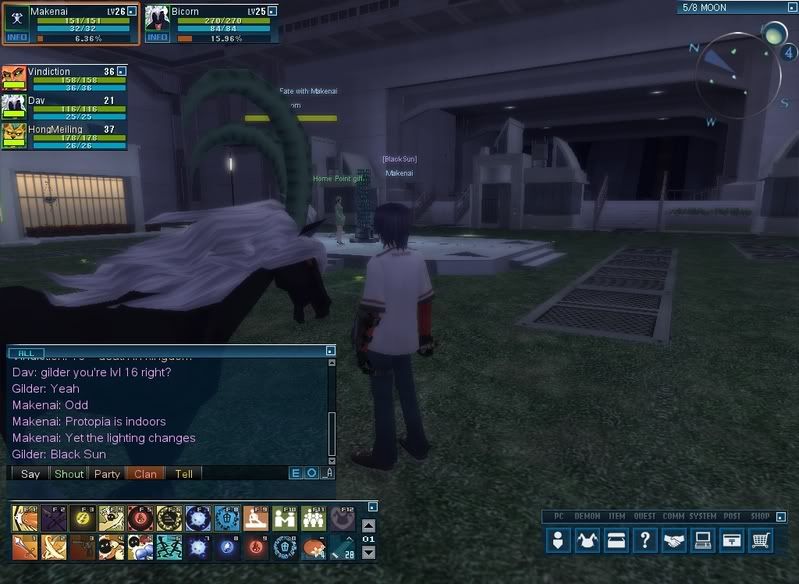Open Makenai's INFO panel
This screenshot has width=799, height=584.
click(x=17, y=37)
